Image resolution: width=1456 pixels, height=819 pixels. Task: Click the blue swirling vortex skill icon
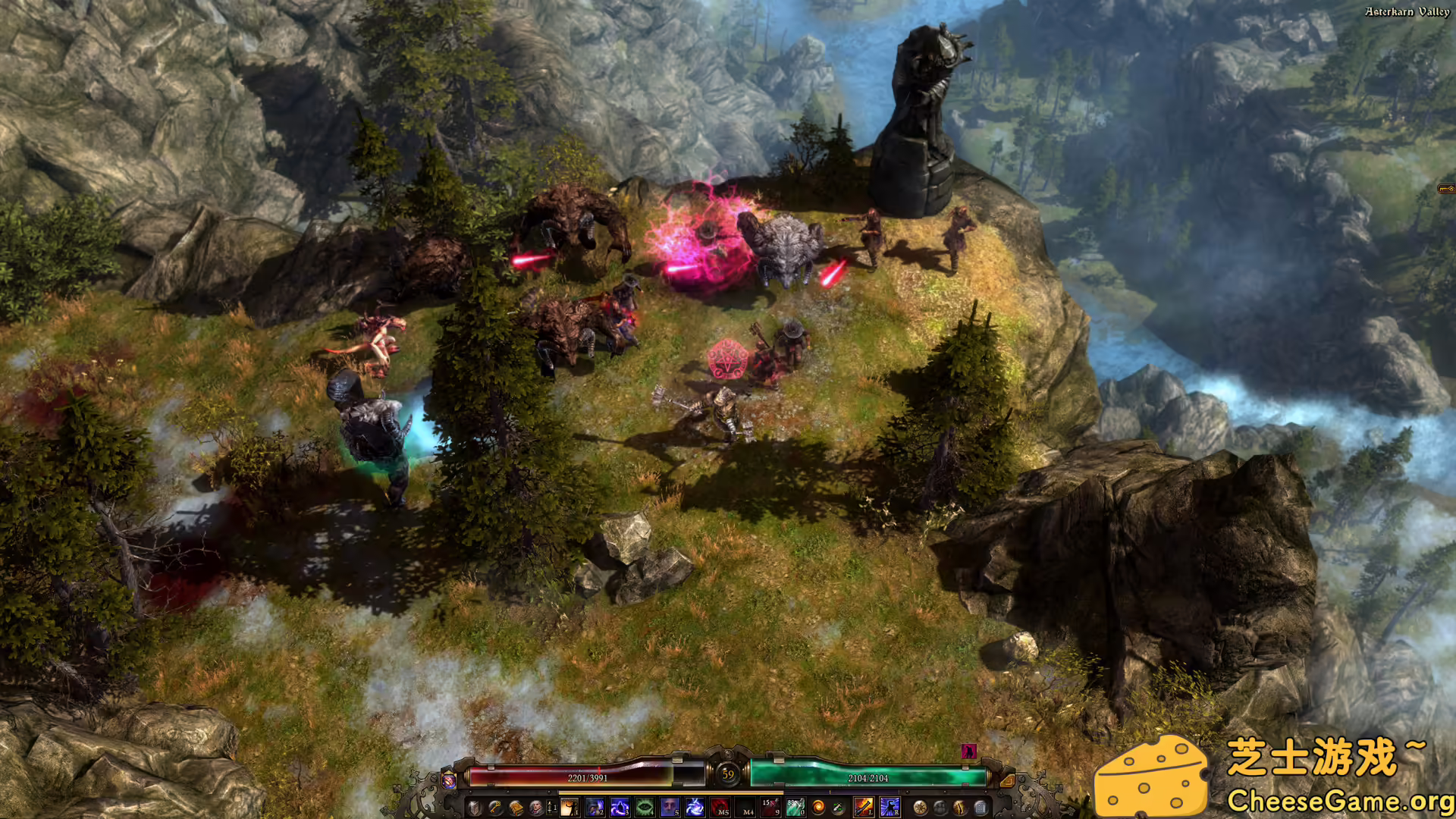coord(693,808)
